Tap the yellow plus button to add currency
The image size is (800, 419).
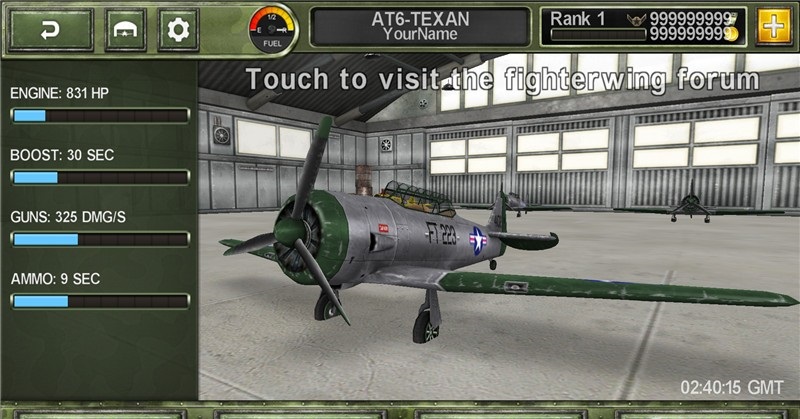pos(773,26)
